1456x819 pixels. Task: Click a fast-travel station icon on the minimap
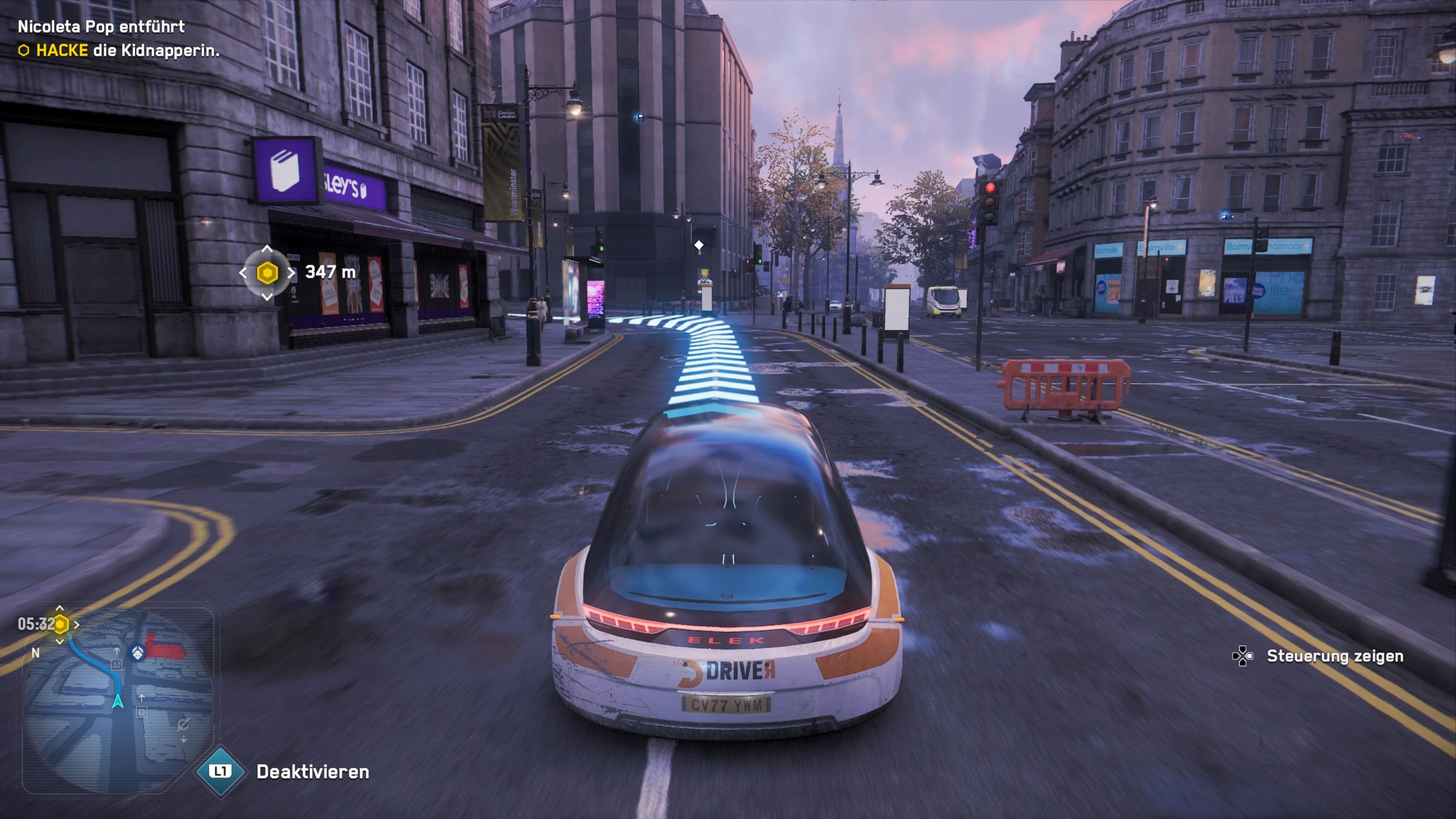point(118,665)
